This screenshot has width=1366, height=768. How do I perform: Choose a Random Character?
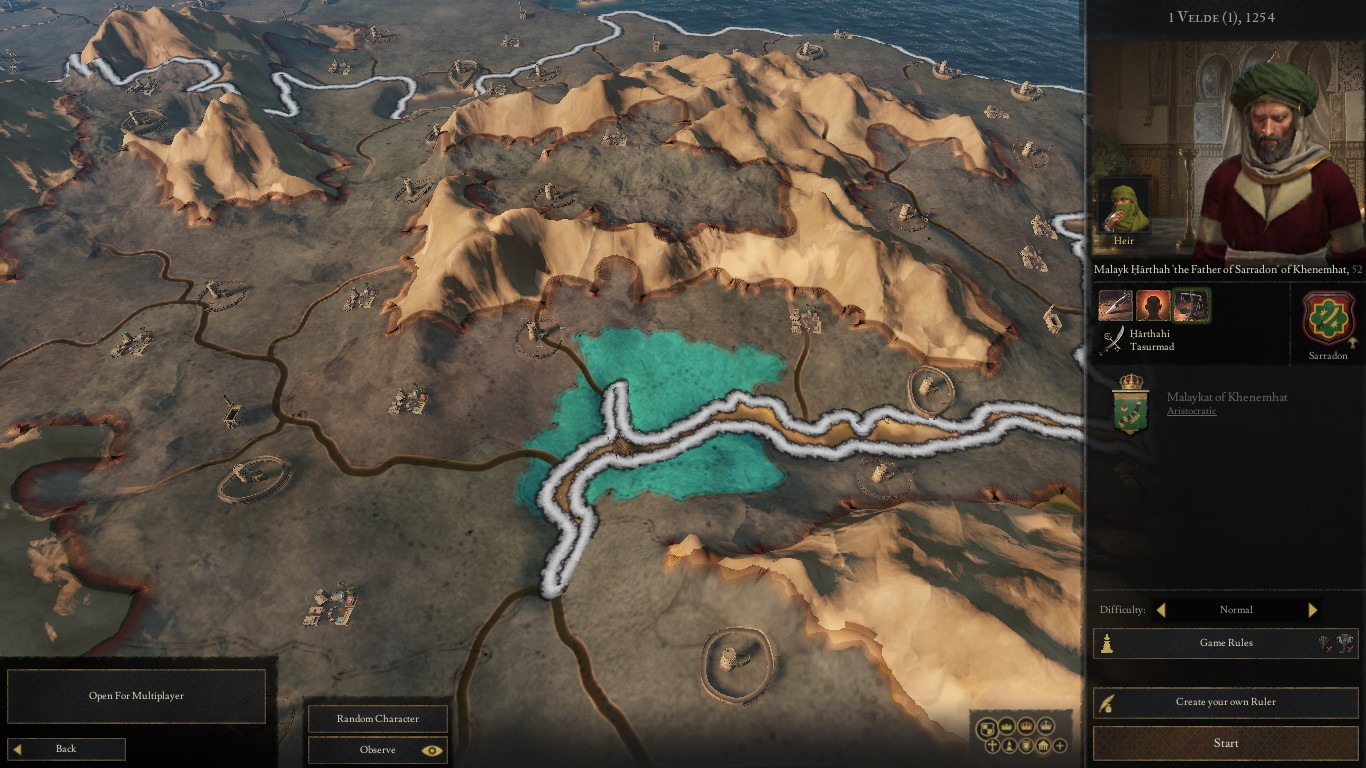tap(377, 718)
